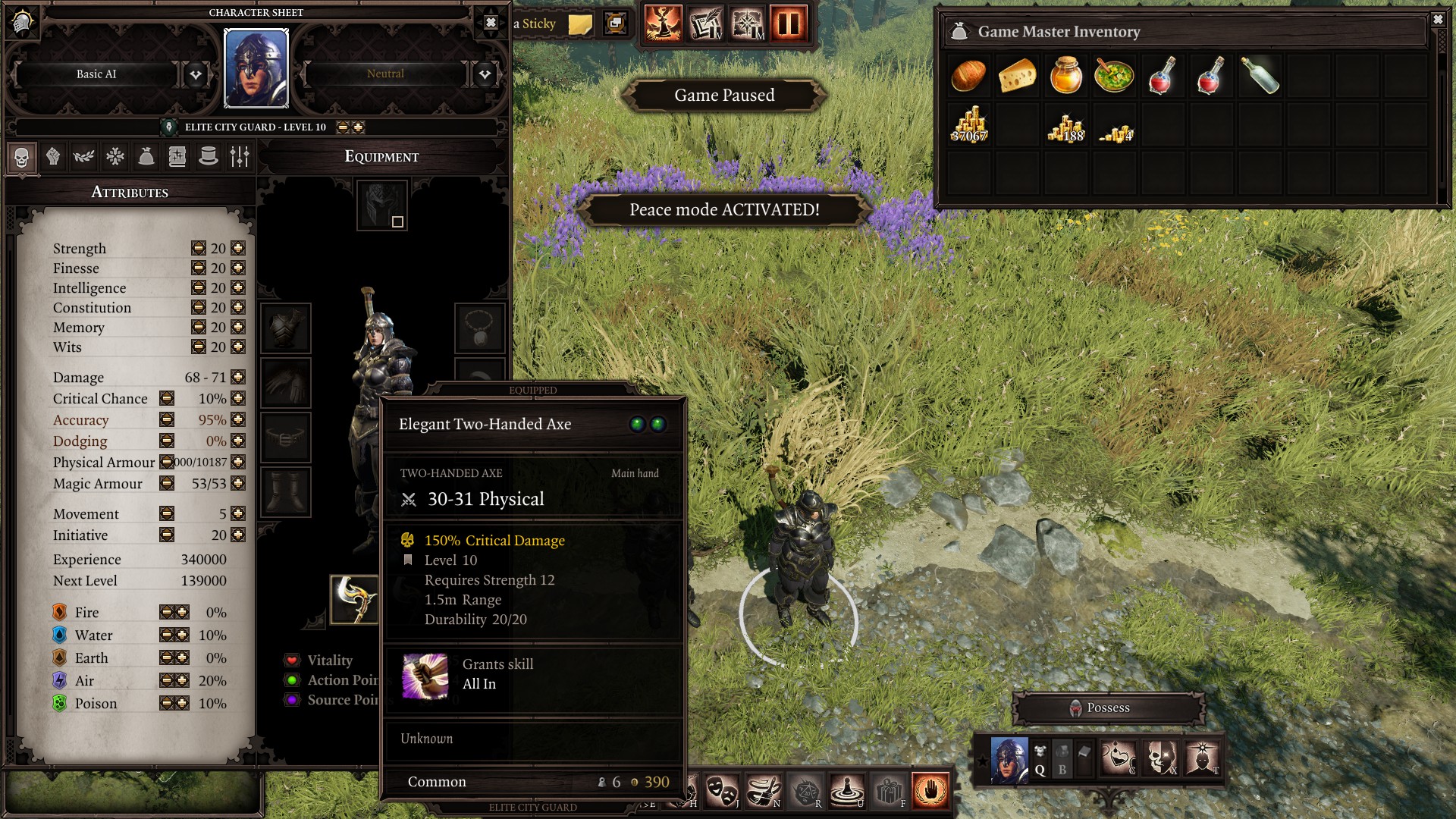This screenshot has height=819, width=1456.
Task: Select the 37067 gold pile in Game Master Inventory
Action: pyautogui.click(x=967, y=124)
